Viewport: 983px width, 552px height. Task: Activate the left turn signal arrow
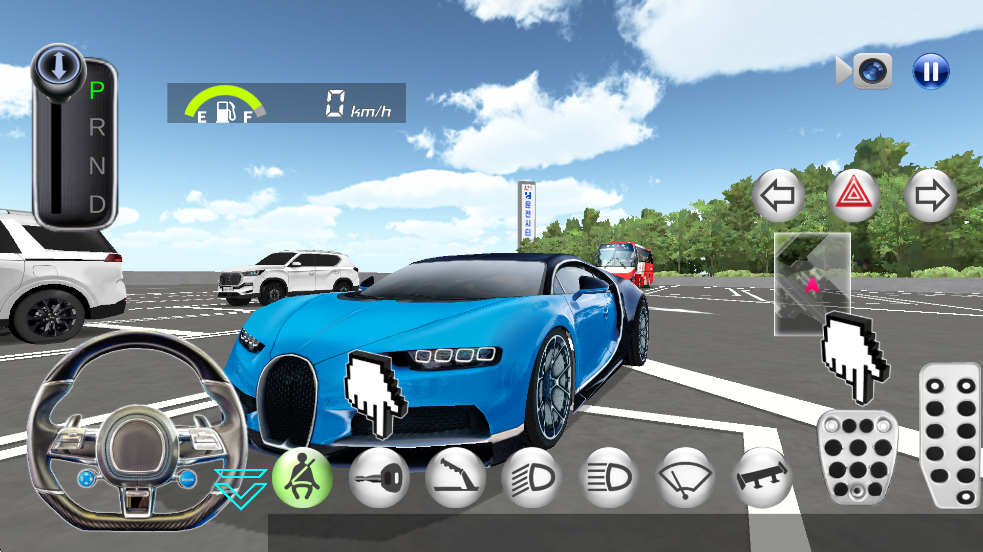pos(778,195)
